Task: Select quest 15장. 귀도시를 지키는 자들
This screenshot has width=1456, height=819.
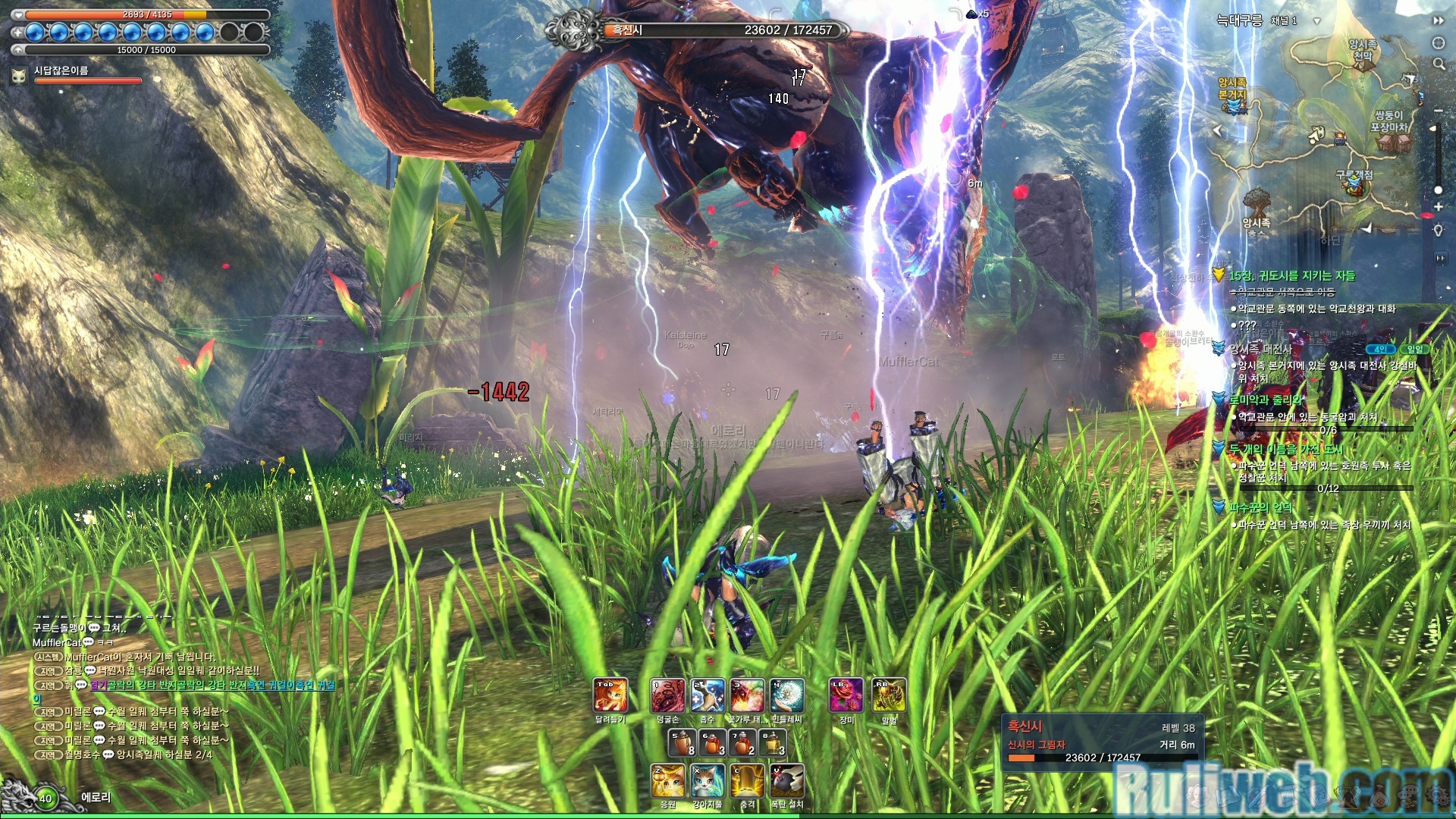Action: click(x=1291, y=276)
